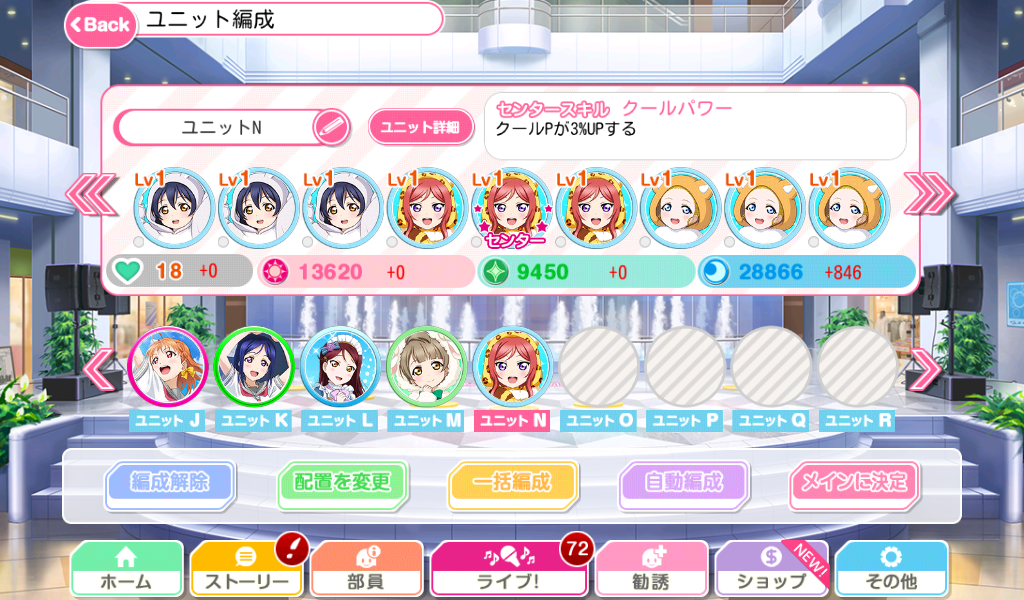
Task: Click 編成解除 to disband the unit
Action: [169, 484]
